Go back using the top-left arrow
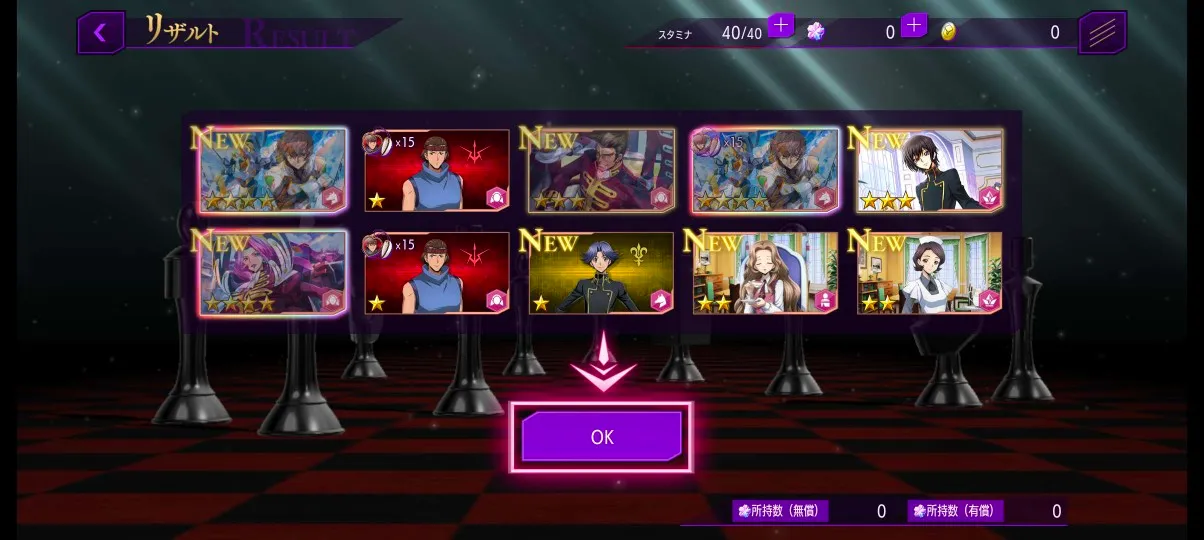 tap(100, 33)
